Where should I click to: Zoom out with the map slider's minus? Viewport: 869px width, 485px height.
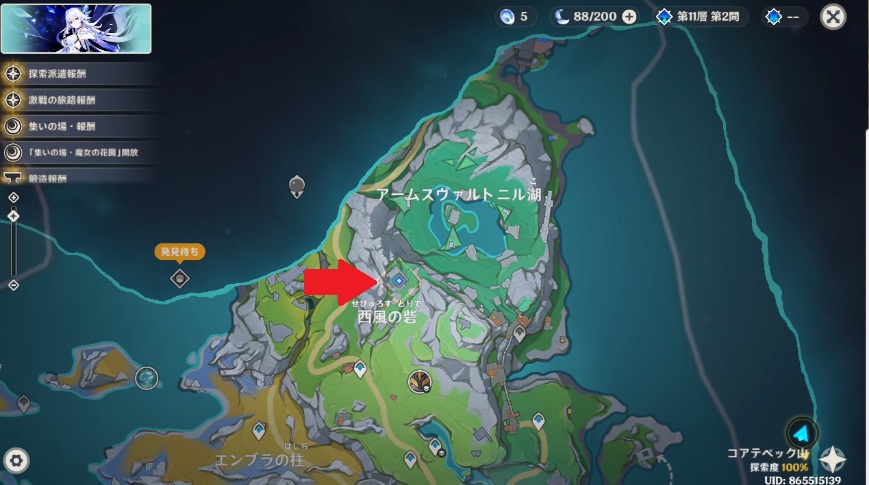(13, 285)
